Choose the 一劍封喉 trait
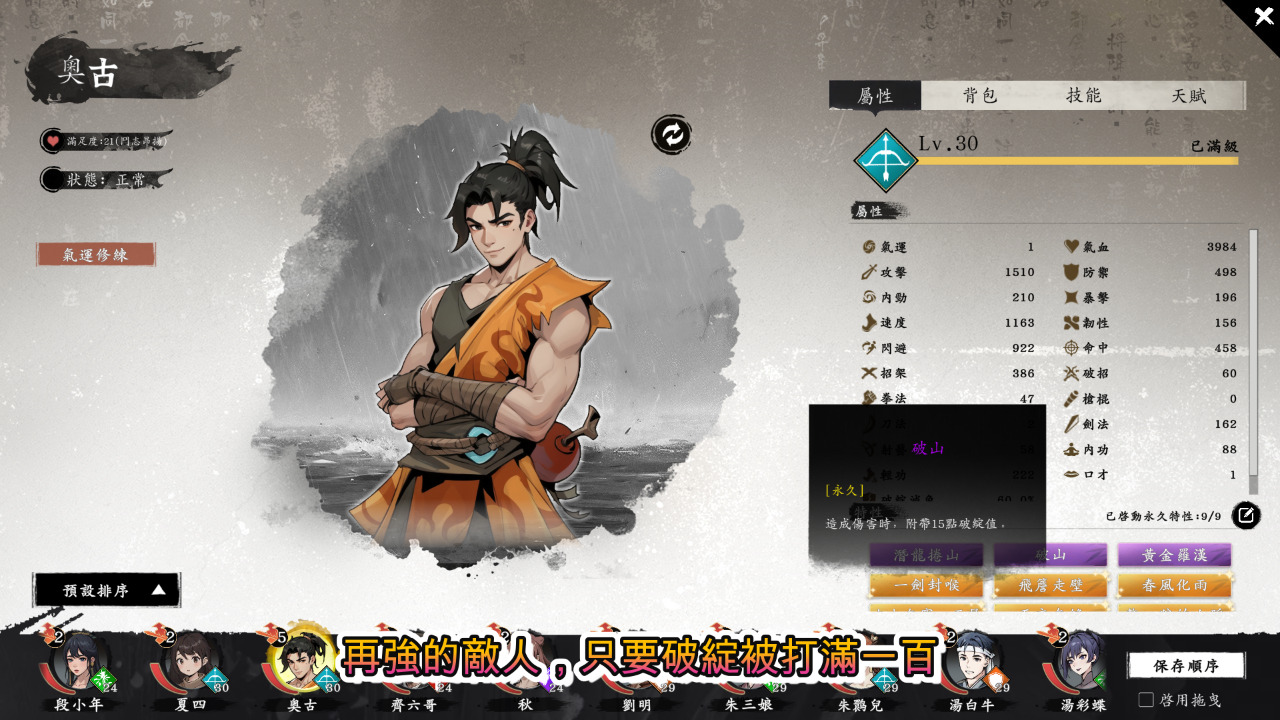Viewport: 1280px width, 720px height. point(926,584)
